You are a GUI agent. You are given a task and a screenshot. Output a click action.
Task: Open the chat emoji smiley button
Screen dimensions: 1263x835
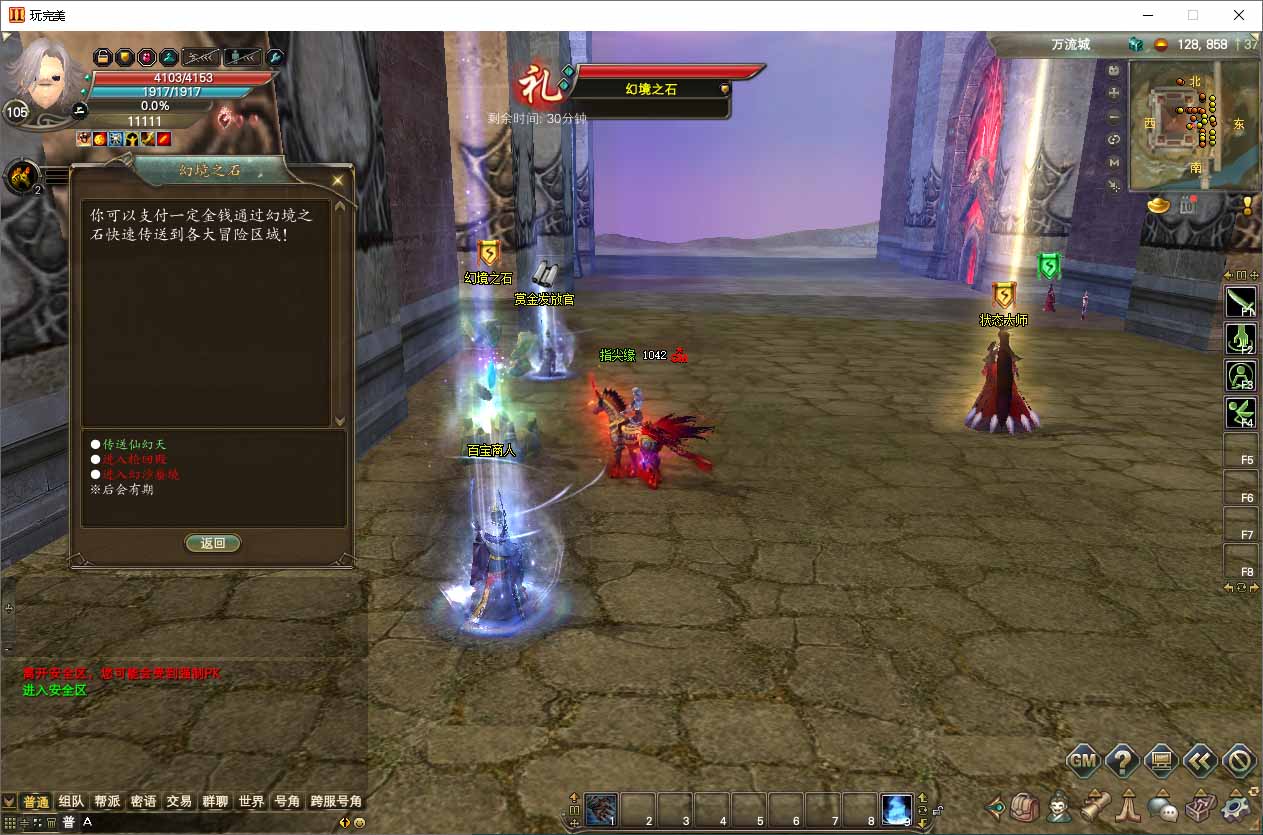coord(359,822)
